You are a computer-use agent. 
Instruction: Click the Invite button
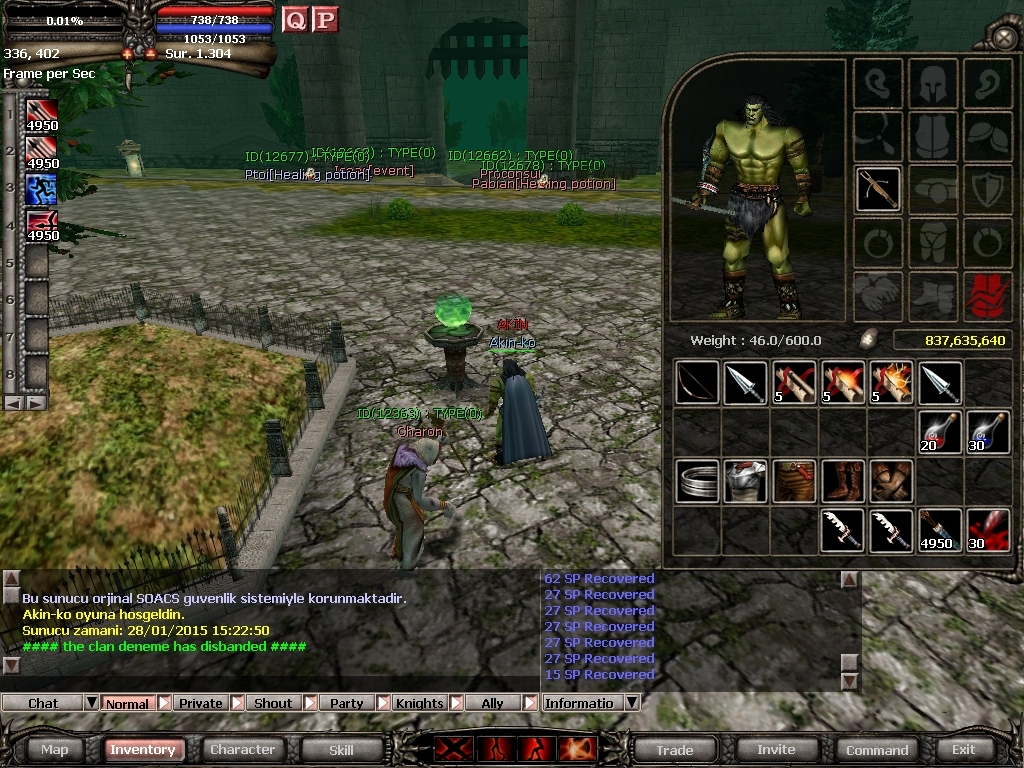click(776, 749)
